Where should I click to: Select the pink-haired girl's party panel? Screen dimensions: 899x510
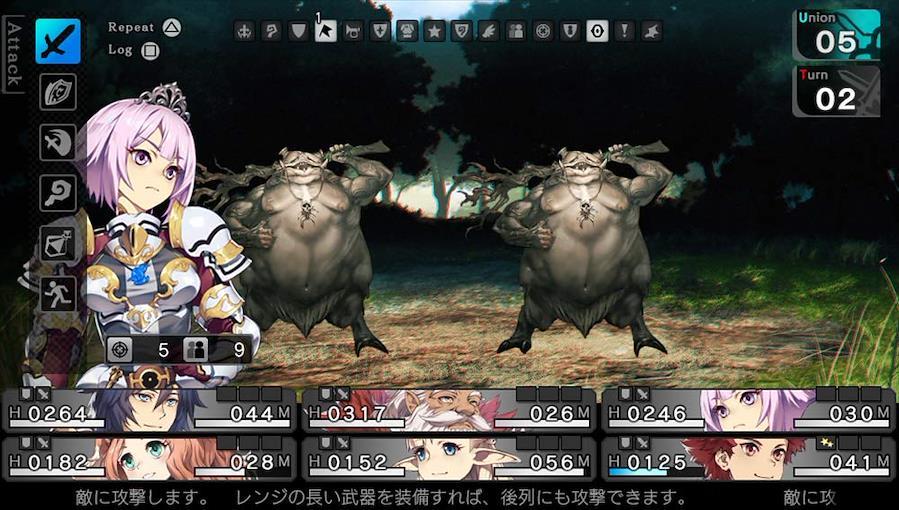[x=747, y=411]
